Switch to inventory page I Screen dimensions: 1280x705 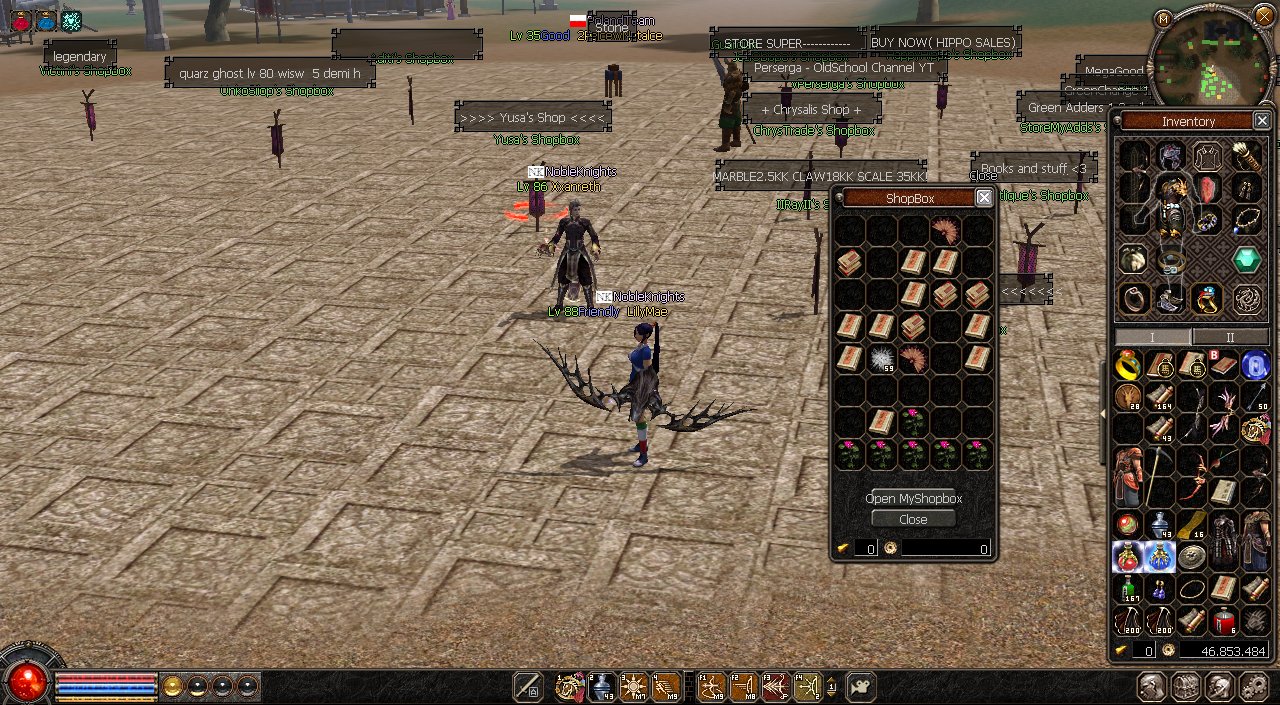1152,337
